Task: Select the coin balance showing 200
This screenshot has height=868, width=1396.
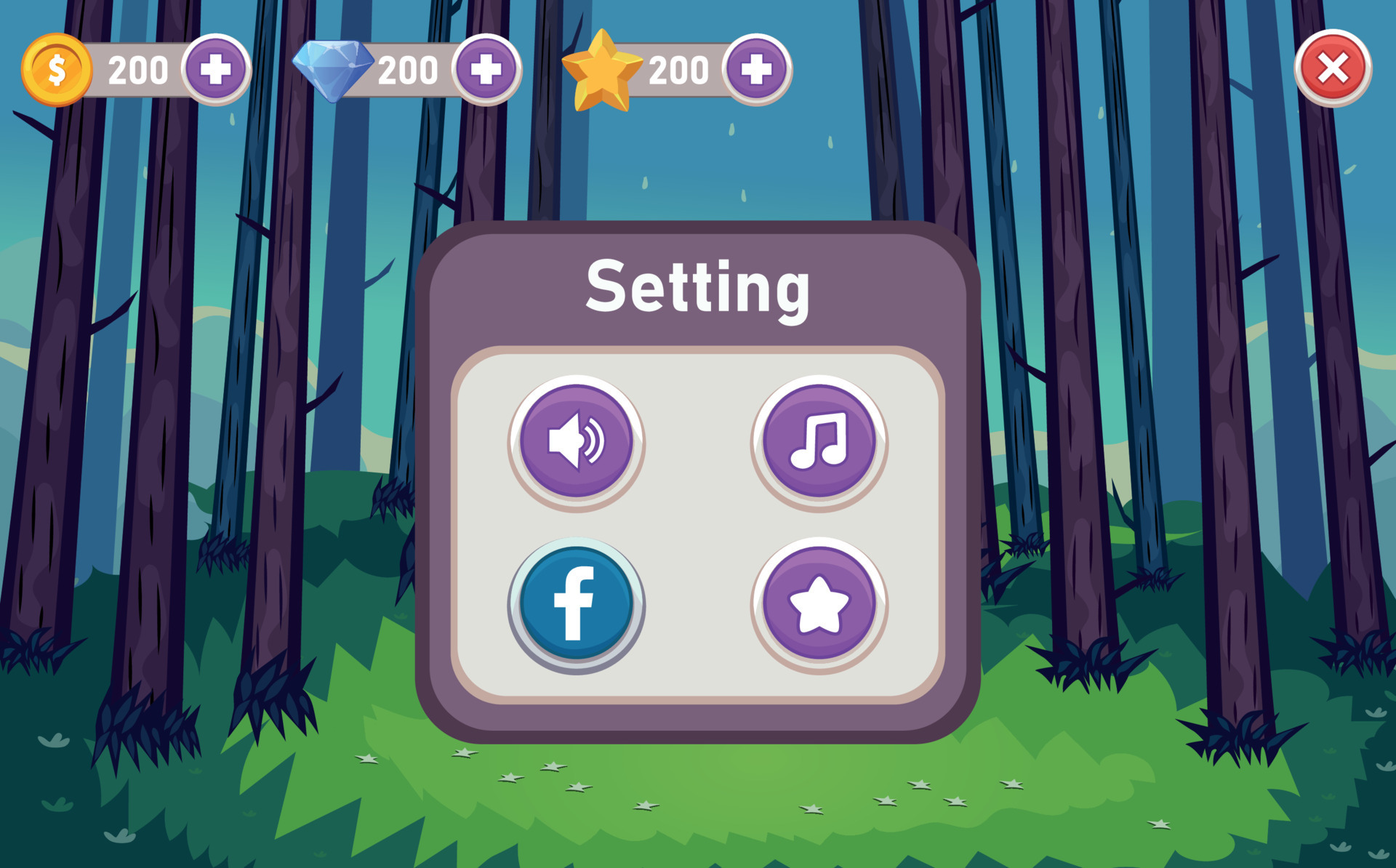Action: point(138,70)
